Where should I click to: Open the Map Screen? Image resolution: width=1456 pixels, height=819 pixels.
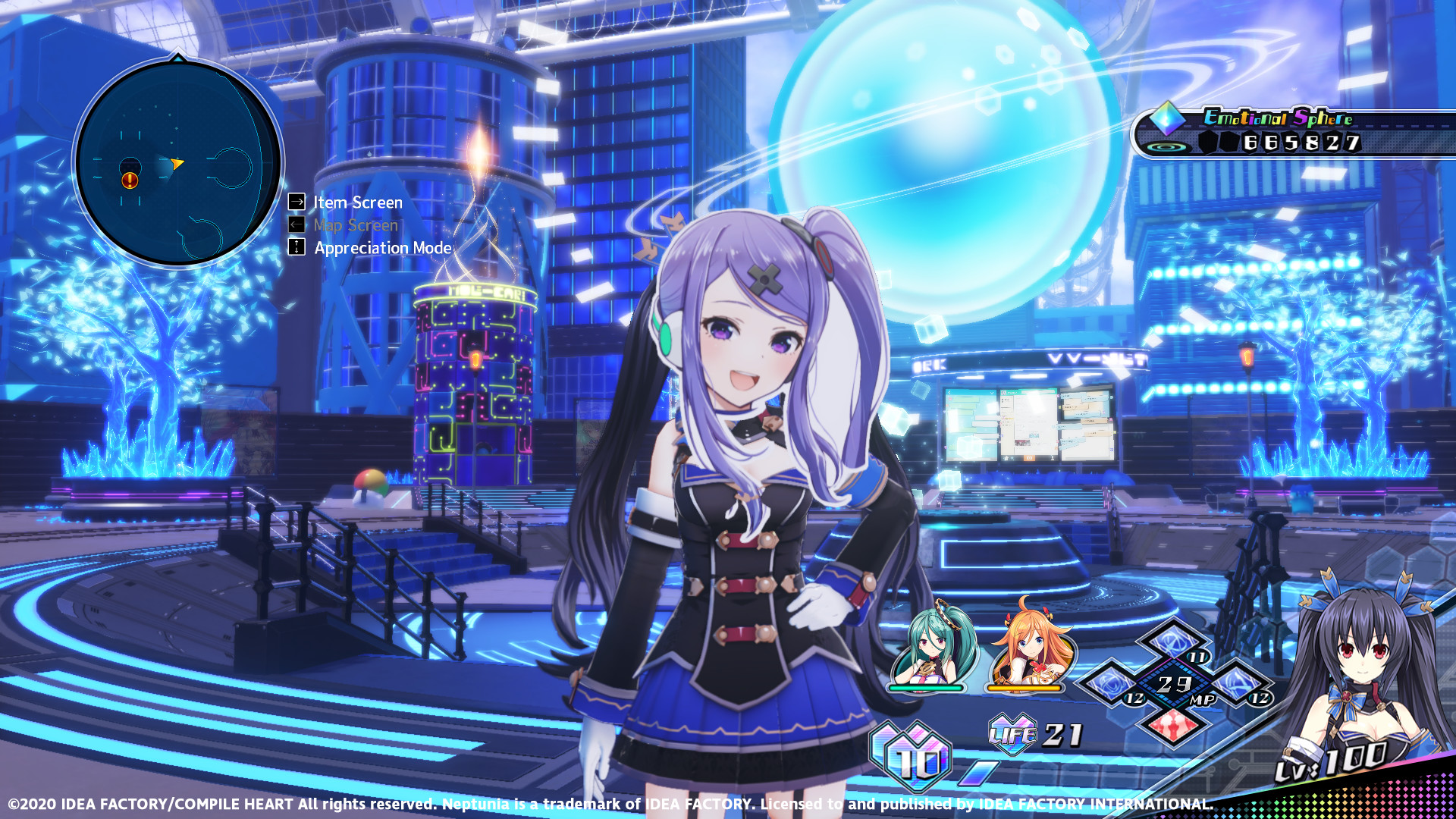click(x=355, y=224)
